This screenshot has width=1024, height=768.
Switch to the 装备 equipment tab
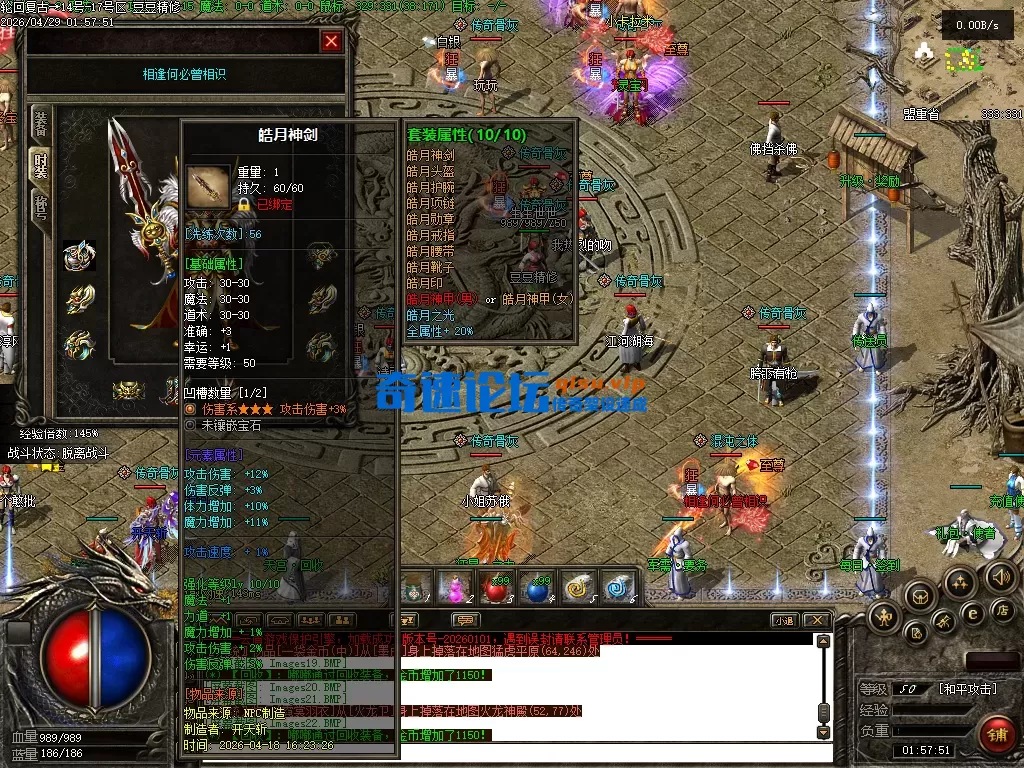pyautogui.click(x=41, y=123)
